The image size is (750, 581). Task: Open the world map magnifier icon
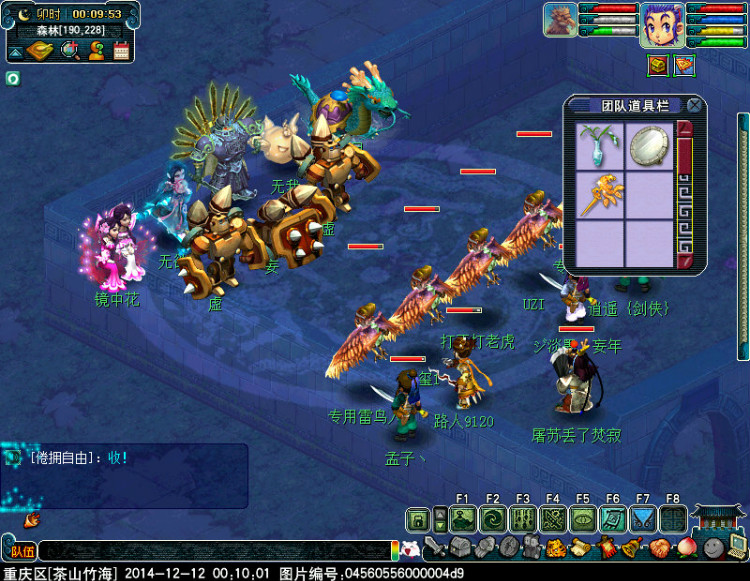[x=71, y=50]
